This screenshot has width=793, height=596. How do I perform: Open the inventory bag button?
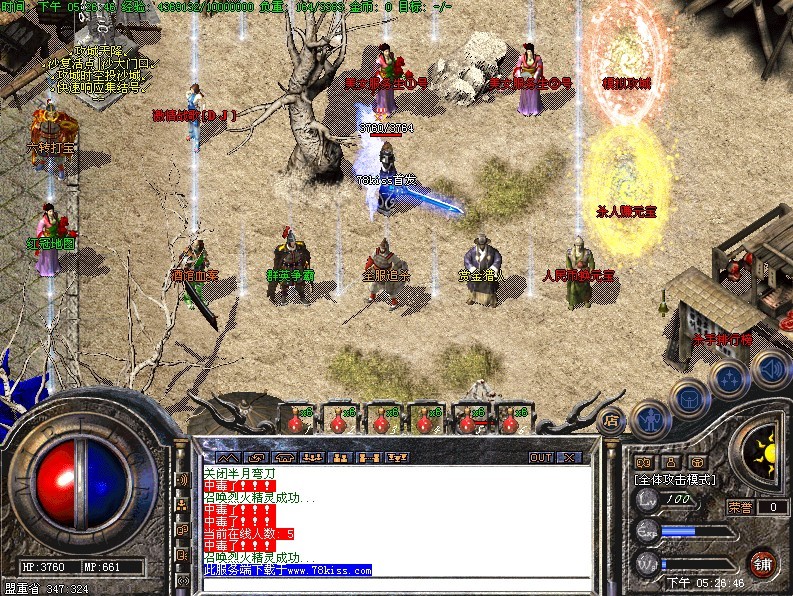[691, 398]
